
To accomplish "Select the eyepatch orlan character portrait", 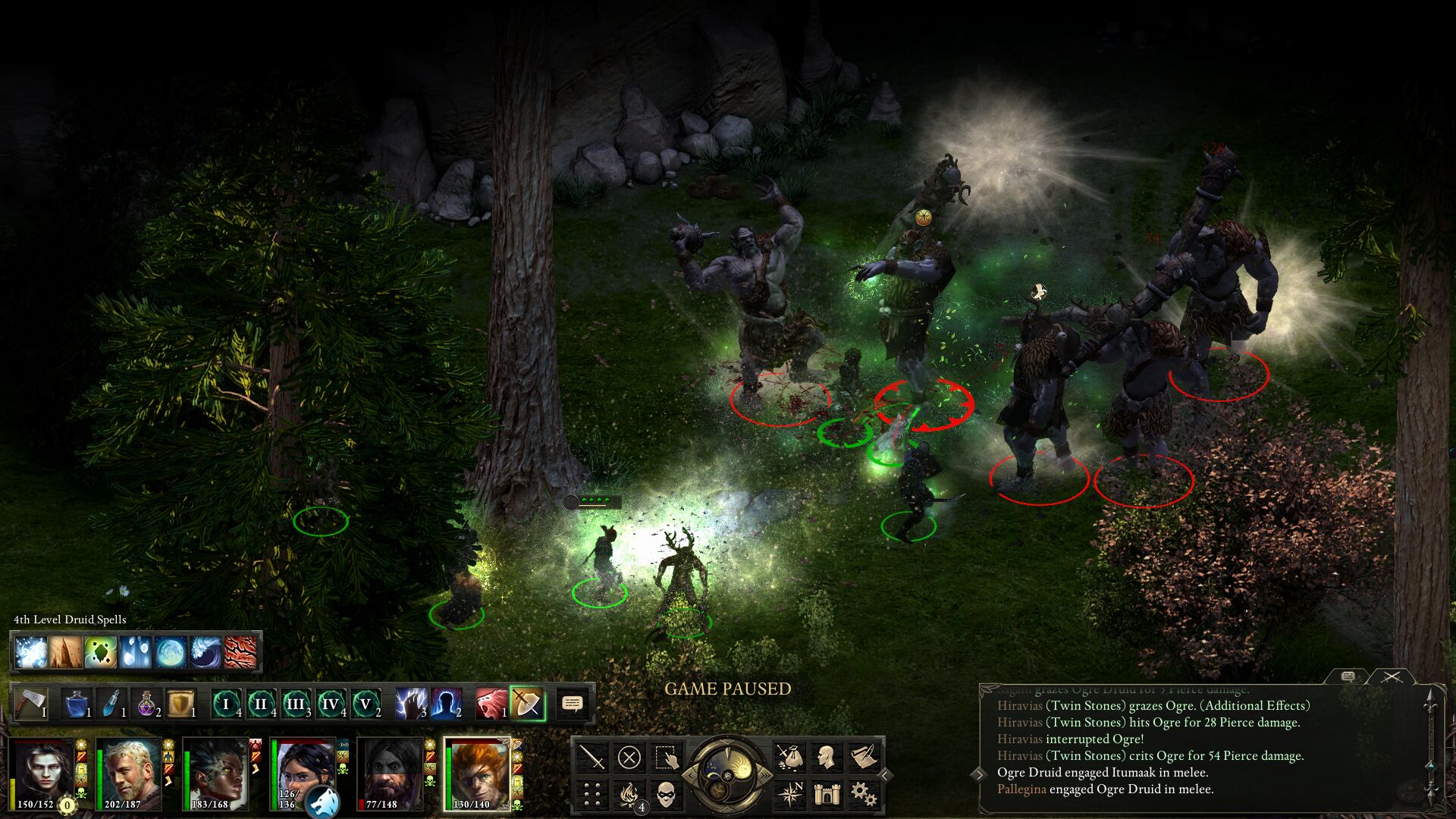I will coord(476,772).
